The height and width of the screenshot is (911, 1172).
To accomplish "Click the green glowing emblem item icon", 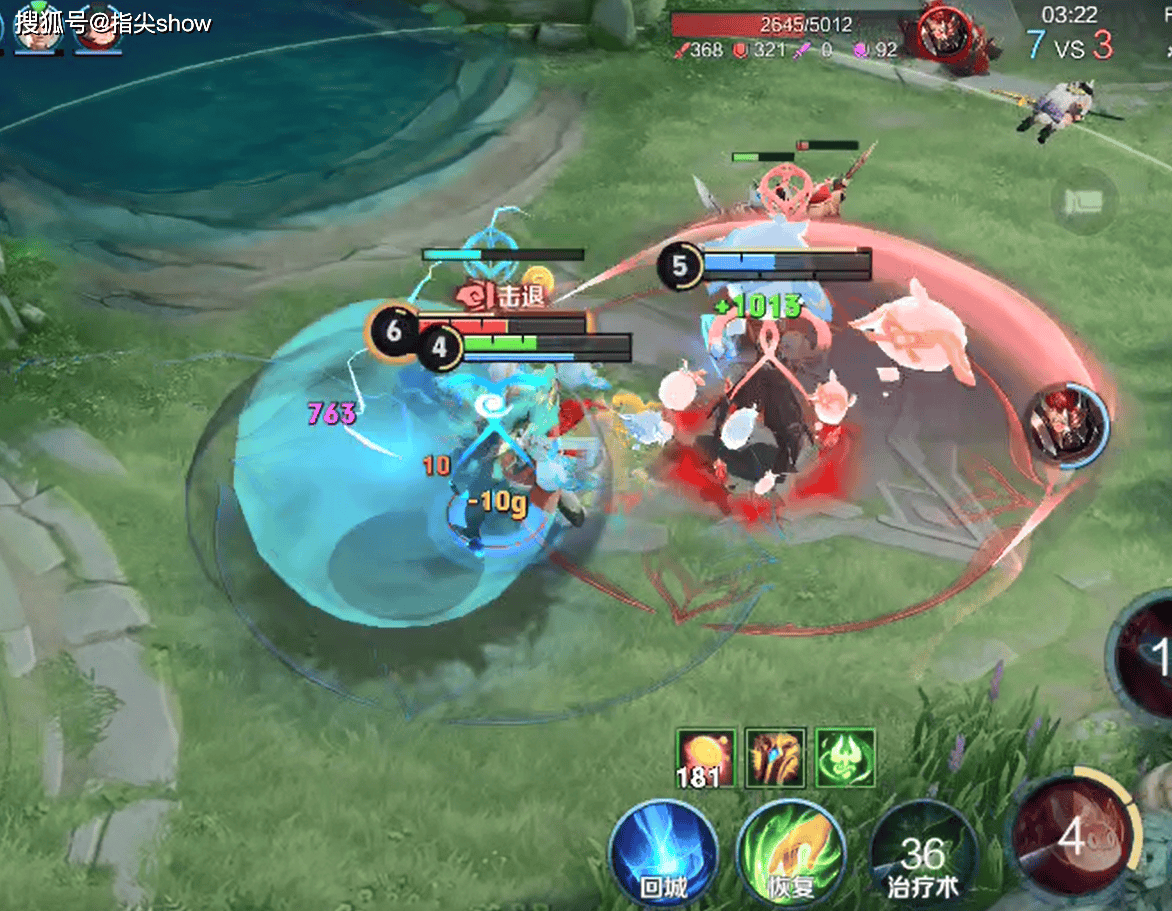I will 846,757.
